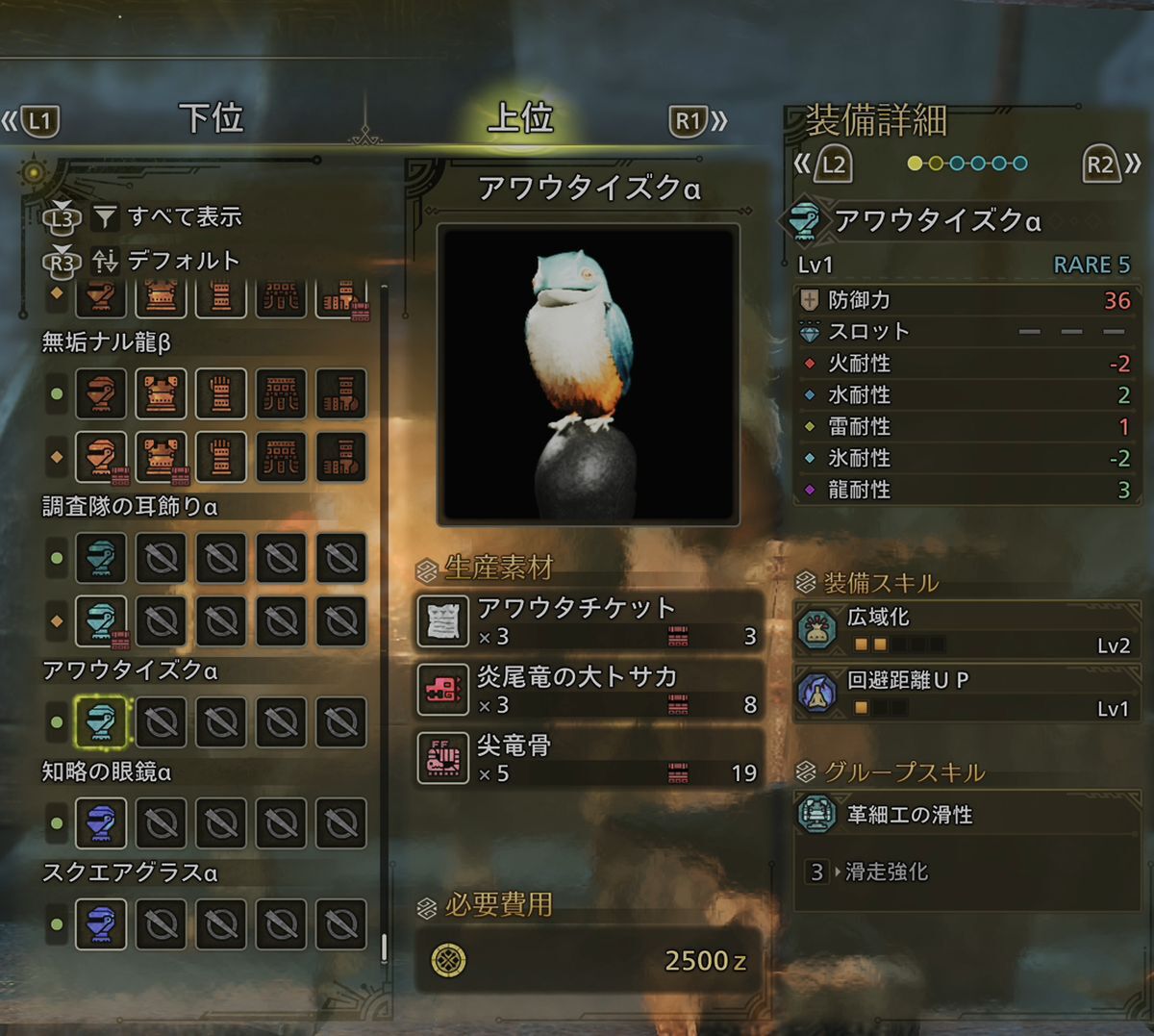
Task: Click the armor preview image of the owl
Action: (588, 375)
